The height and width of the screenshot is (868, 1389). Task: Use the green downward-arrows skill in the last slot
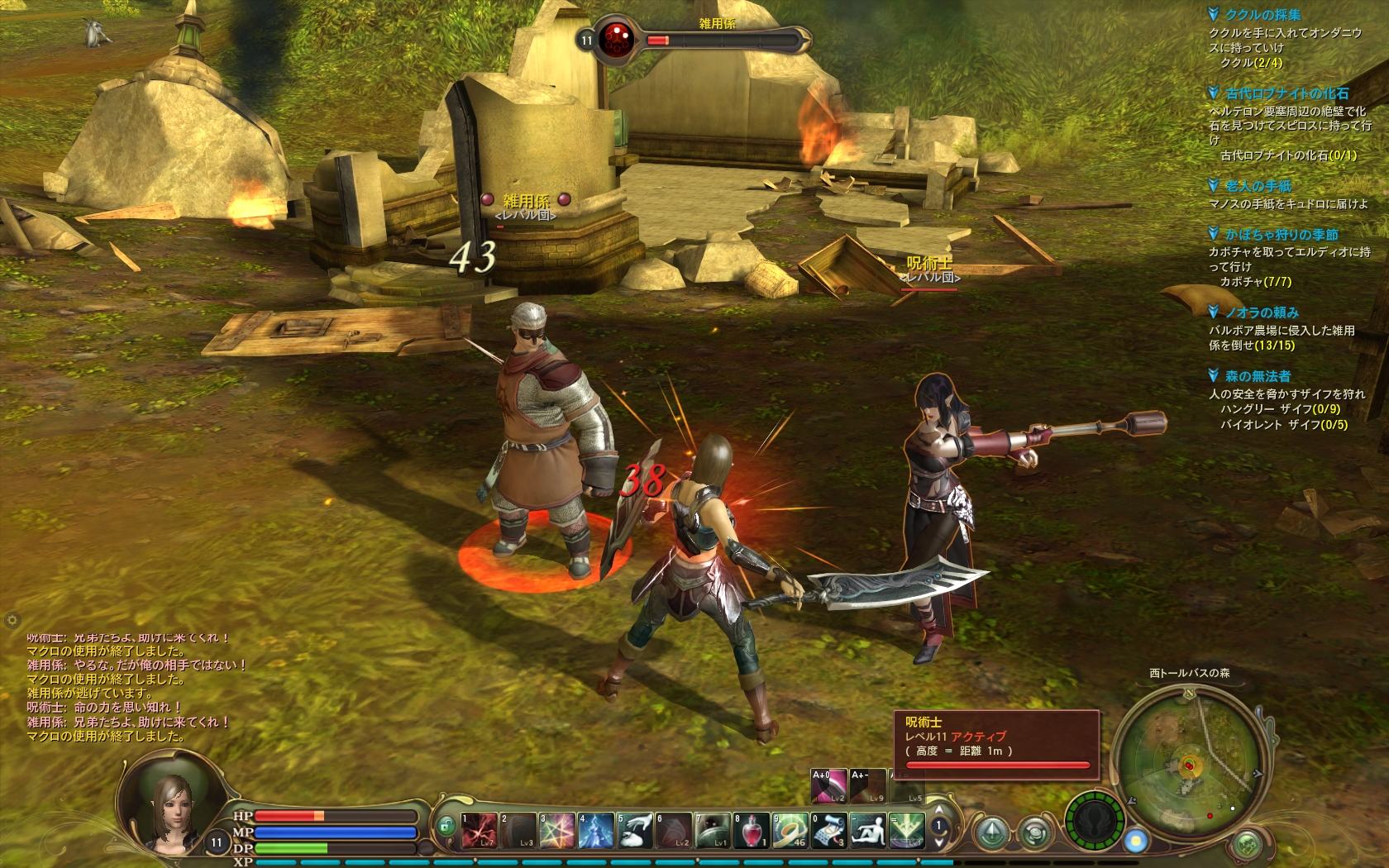click(x=906, y=830)
